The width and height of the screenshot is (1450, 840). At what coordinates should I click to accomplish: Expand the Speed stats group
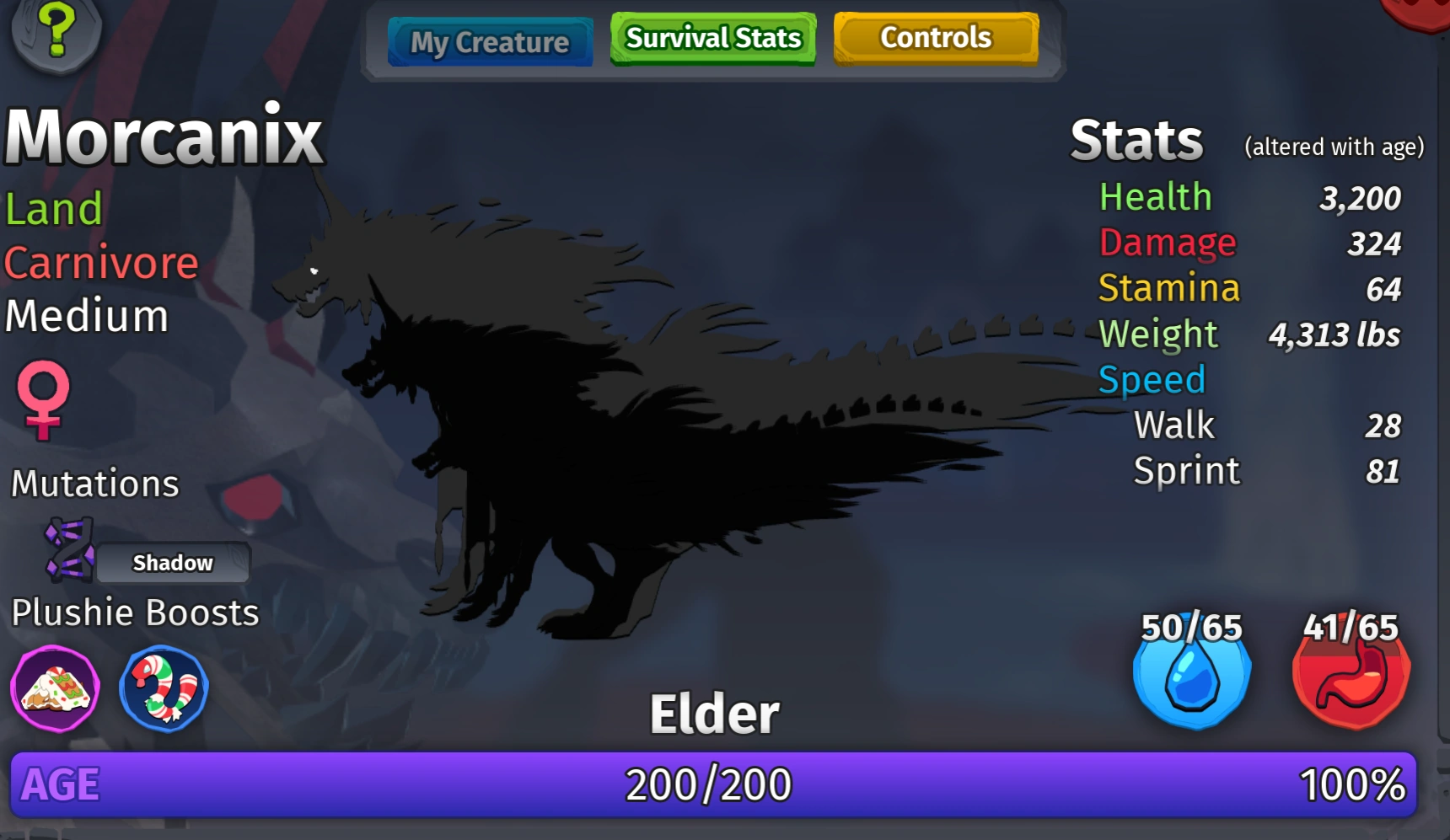[x=1152, y=379]
